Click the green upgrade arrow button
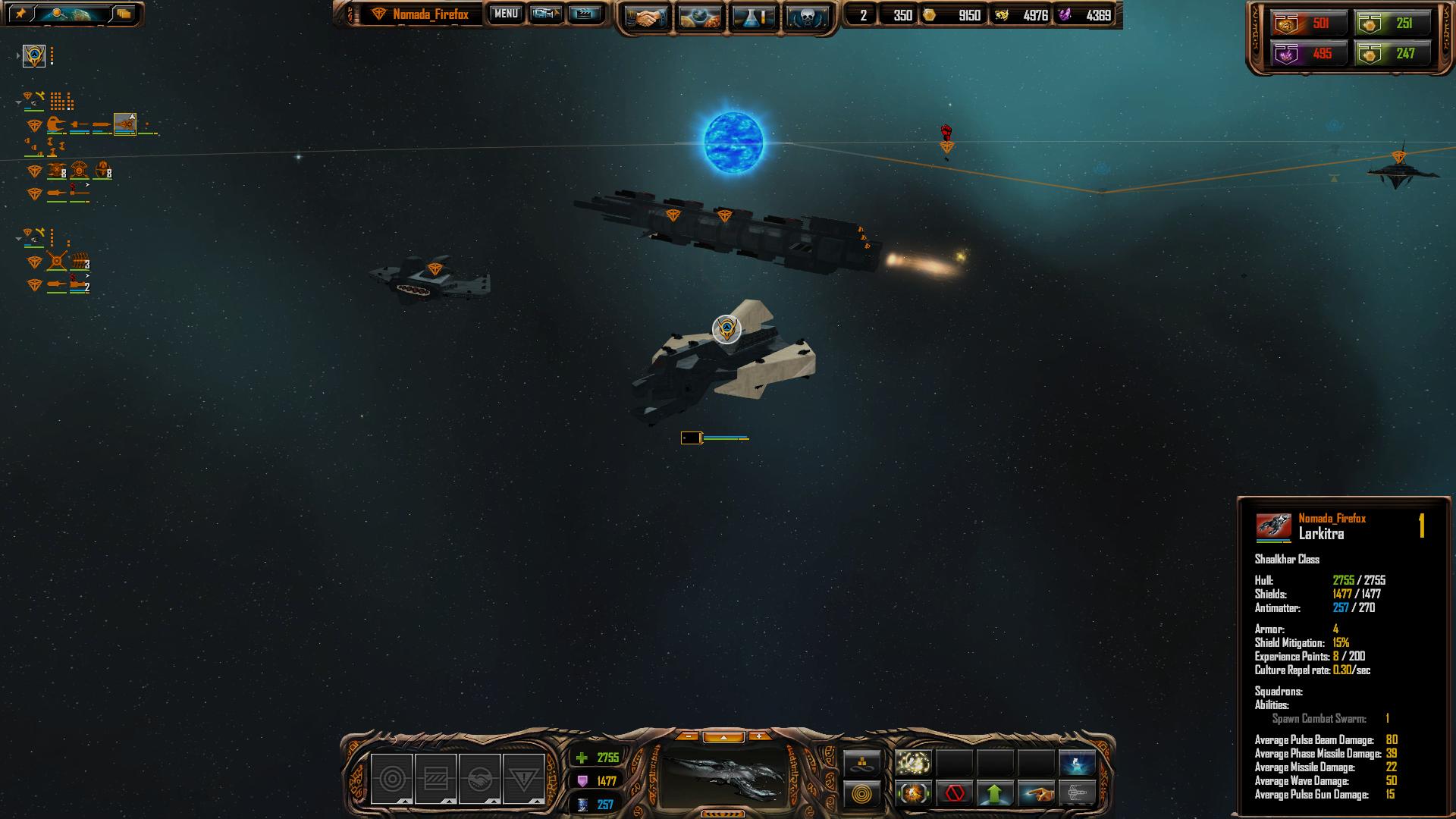Image resolution: width=1456 pixels, height=819 pixels. point(995,794)
